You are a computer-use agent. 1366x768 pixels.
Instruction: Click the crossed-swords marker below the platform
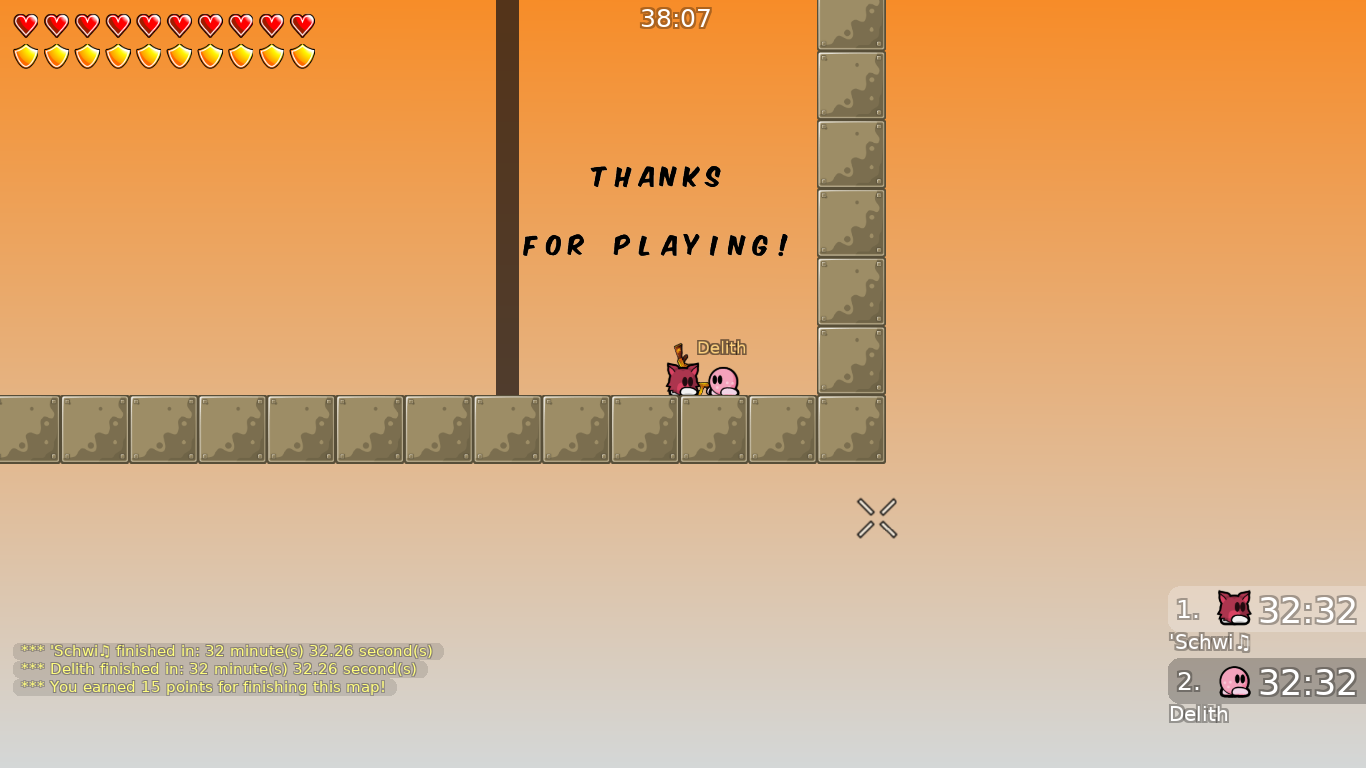876,517
